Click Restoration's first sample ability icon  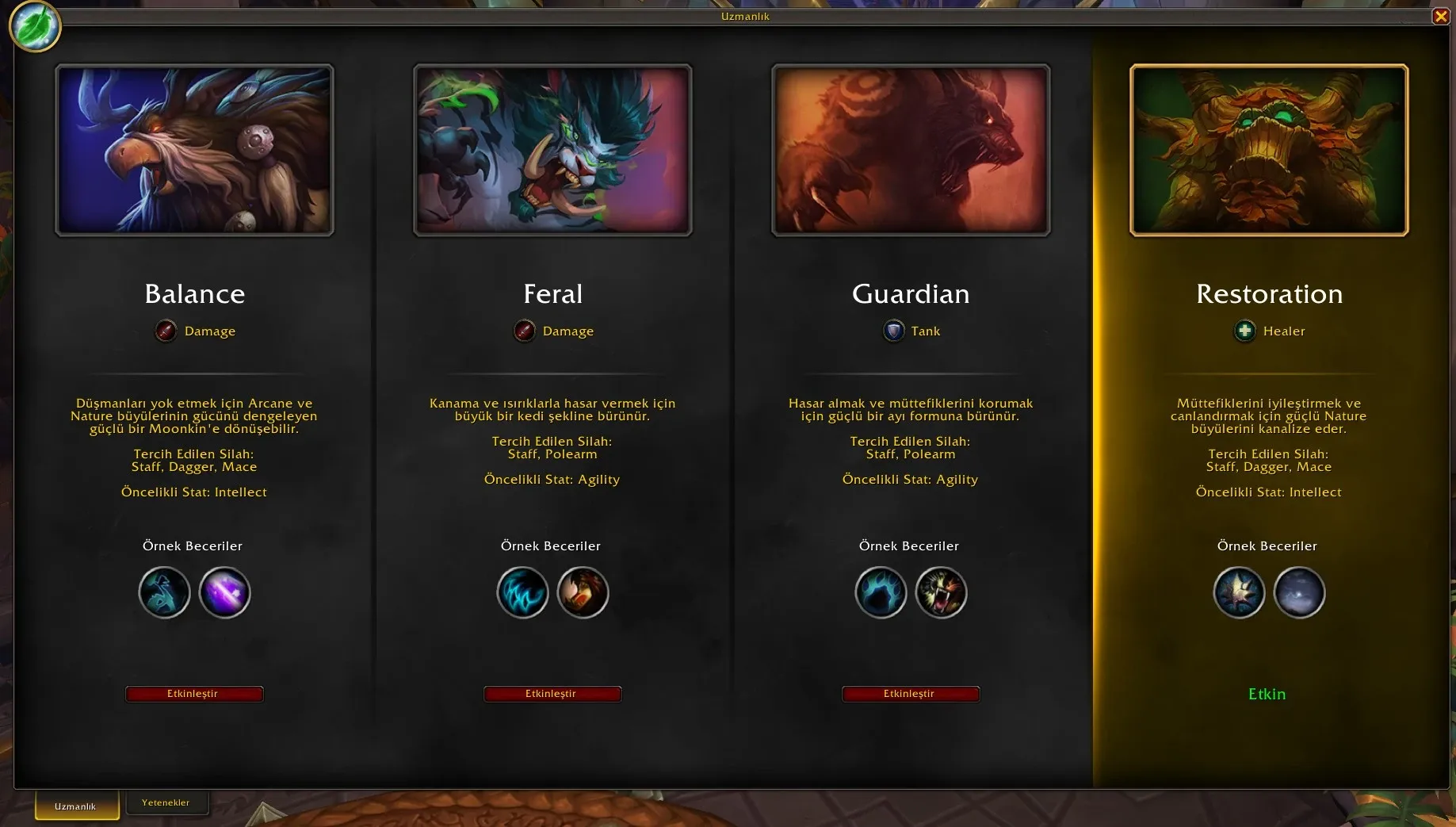pyautogui.click(x=1239, y=592)
